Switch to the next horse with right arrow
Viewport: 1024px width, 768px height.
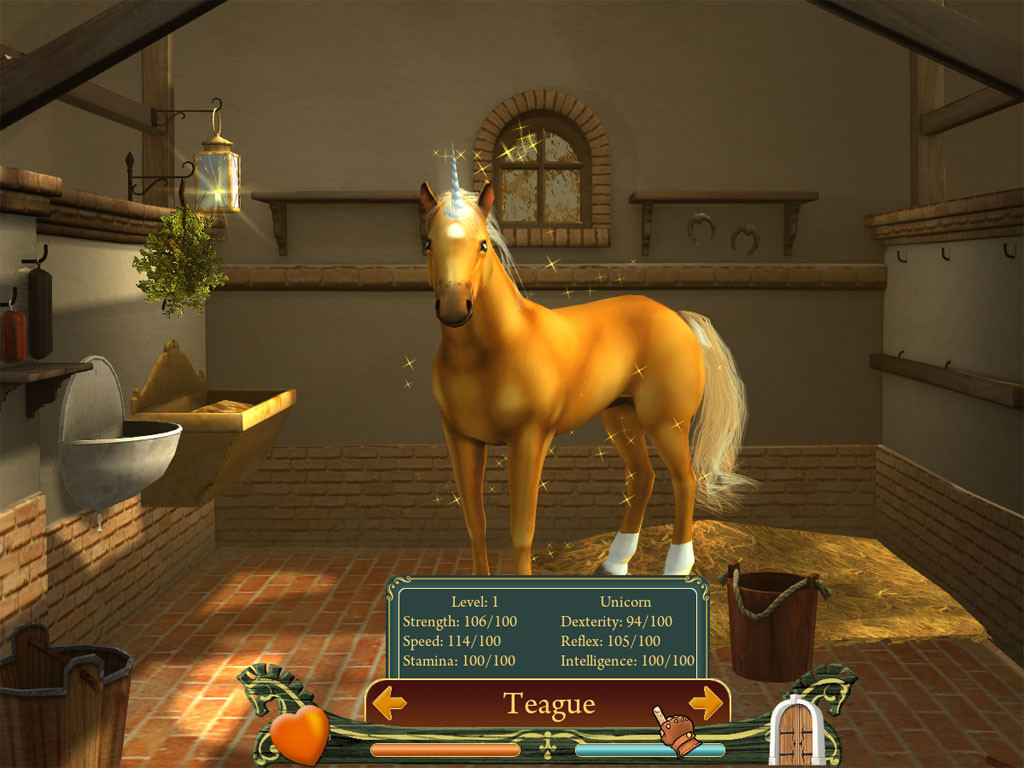coord(705,703)
